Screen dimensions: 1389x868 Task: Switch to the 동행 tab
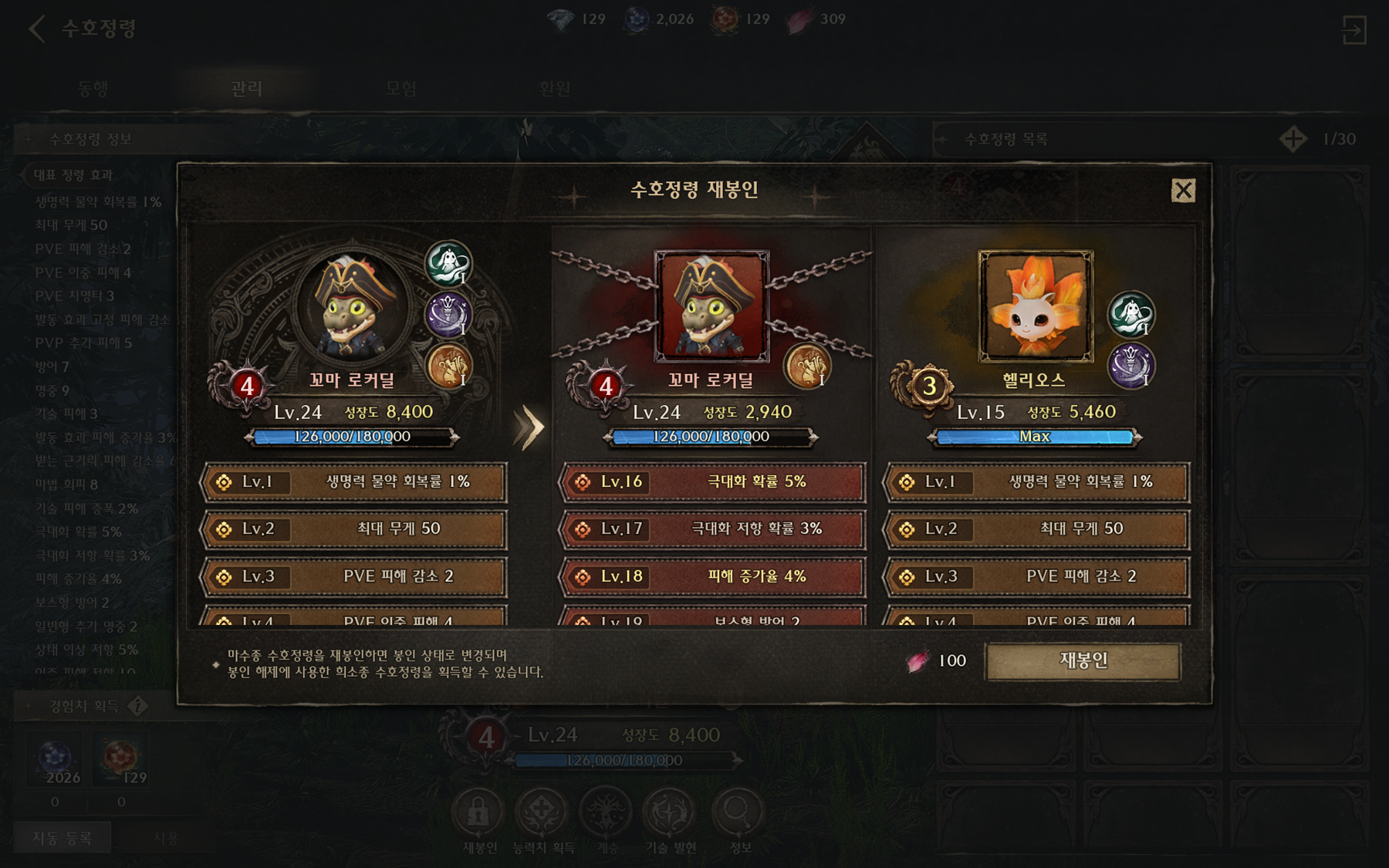click(93, 89)
